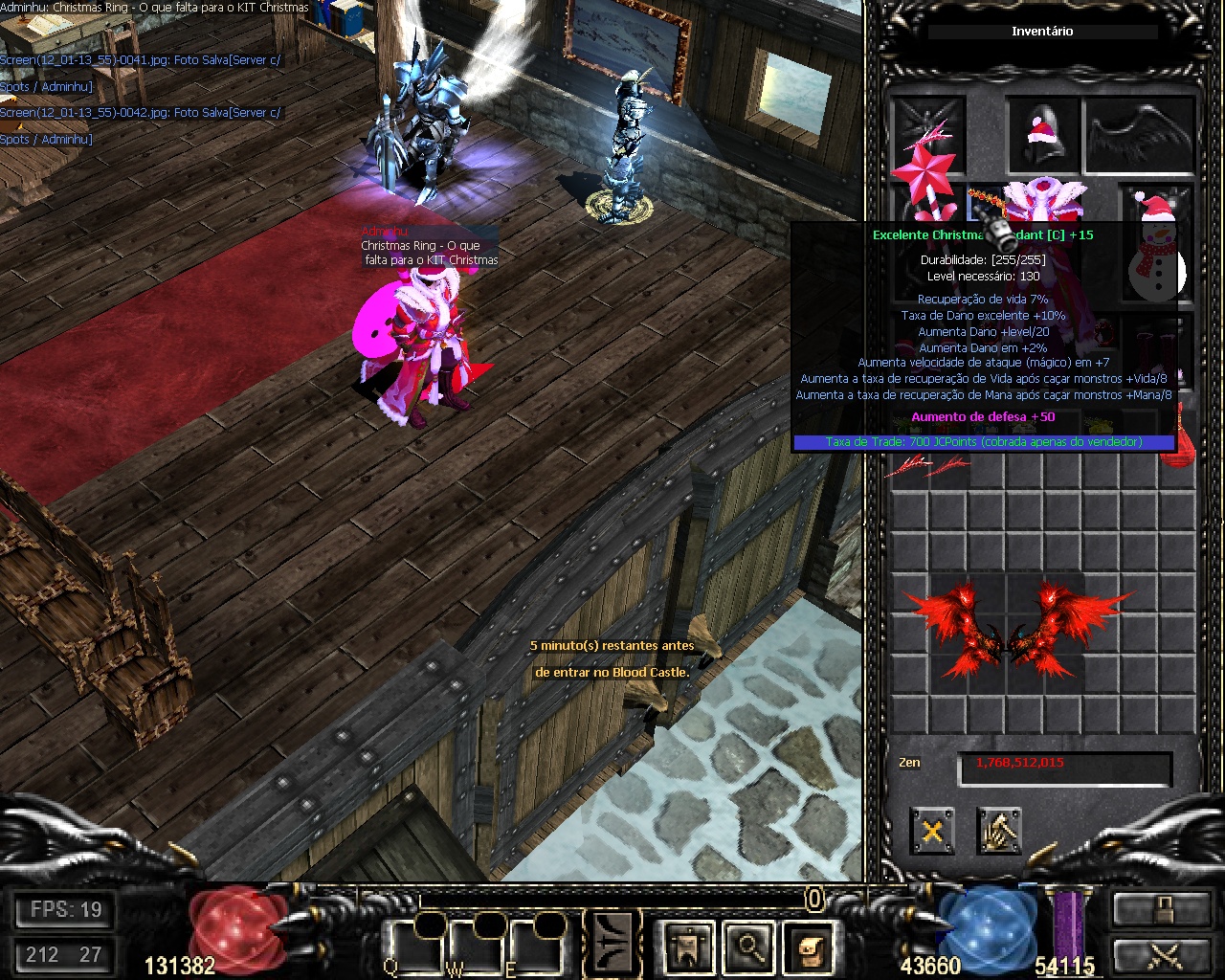Click the Q potion hotkey slot

click(412, 947)
